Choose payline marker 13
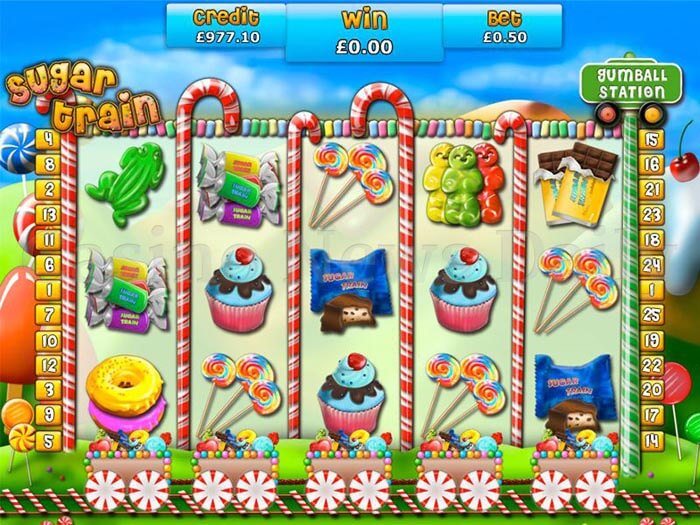 tap(46, 213)
